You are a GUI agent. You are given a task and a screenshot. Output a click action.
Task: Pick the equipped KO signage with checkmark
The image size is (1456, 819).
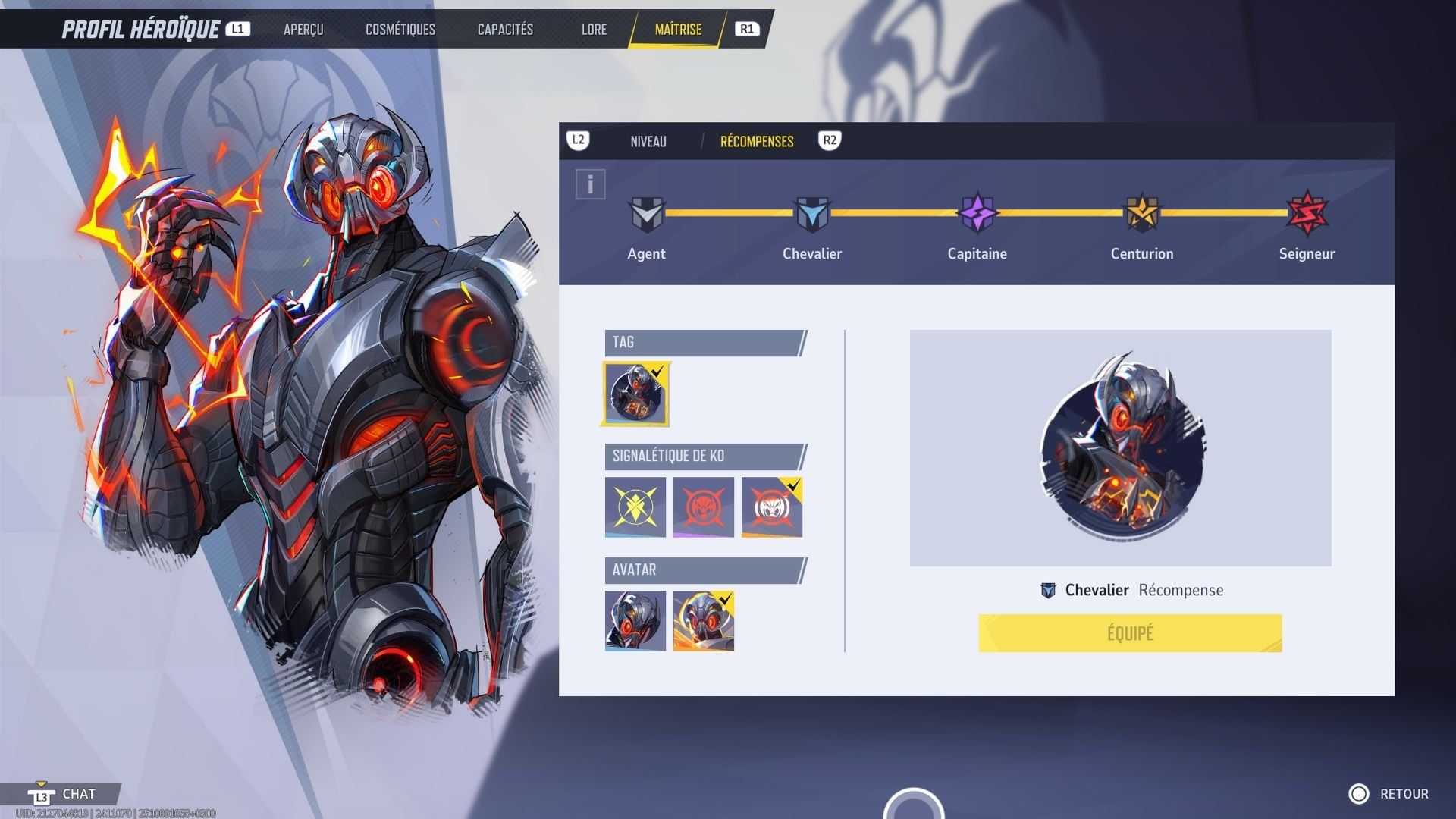click(x=771, y=507)
